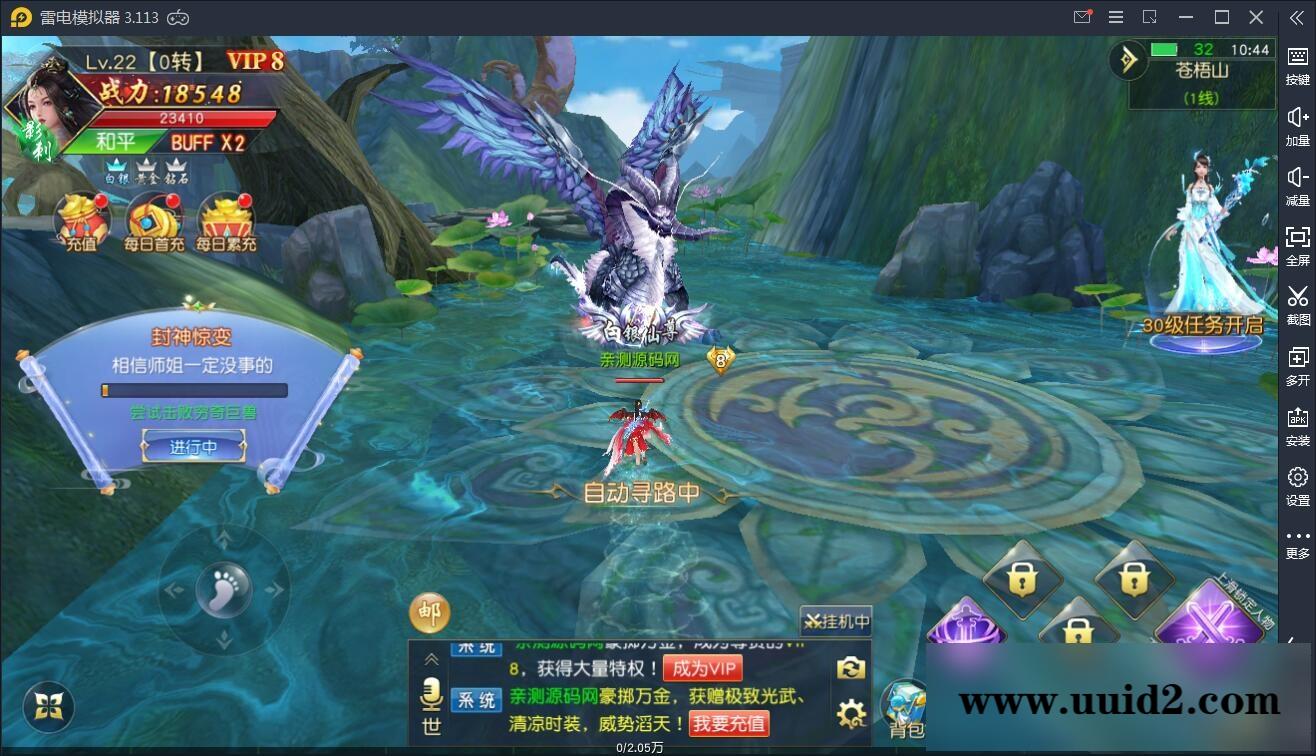Image resolution: width=1316 pixels, height=756 pixels.
Task: Expand the chat box with double arrow
Action: point(432,659)
